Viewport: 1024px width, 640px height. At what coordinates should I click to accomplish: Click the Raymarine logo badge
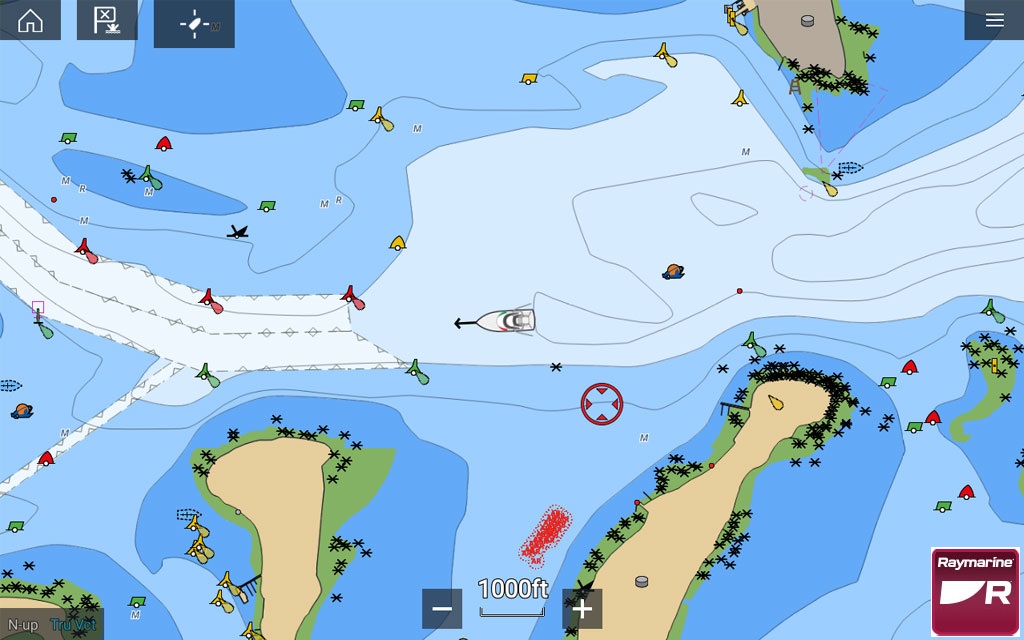coord(974,591)
